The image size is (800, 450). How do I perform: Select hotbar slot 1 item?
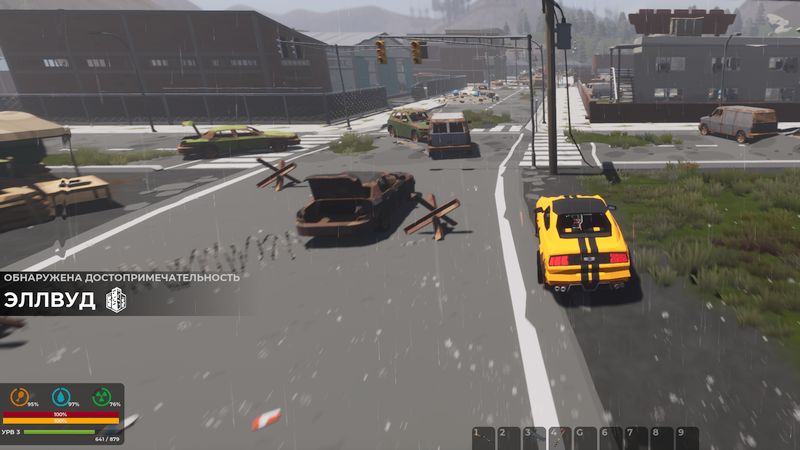(x=484, y=438)
